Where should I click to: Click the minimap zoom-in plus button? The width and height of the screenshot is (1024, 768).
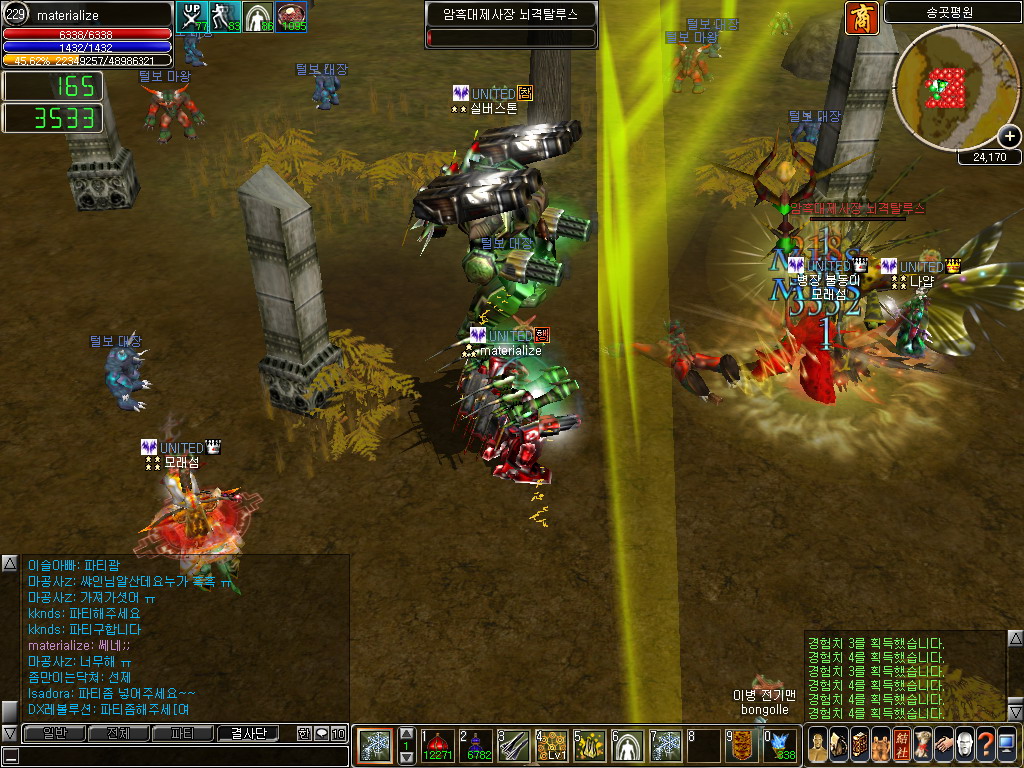tap(1009, 137)
